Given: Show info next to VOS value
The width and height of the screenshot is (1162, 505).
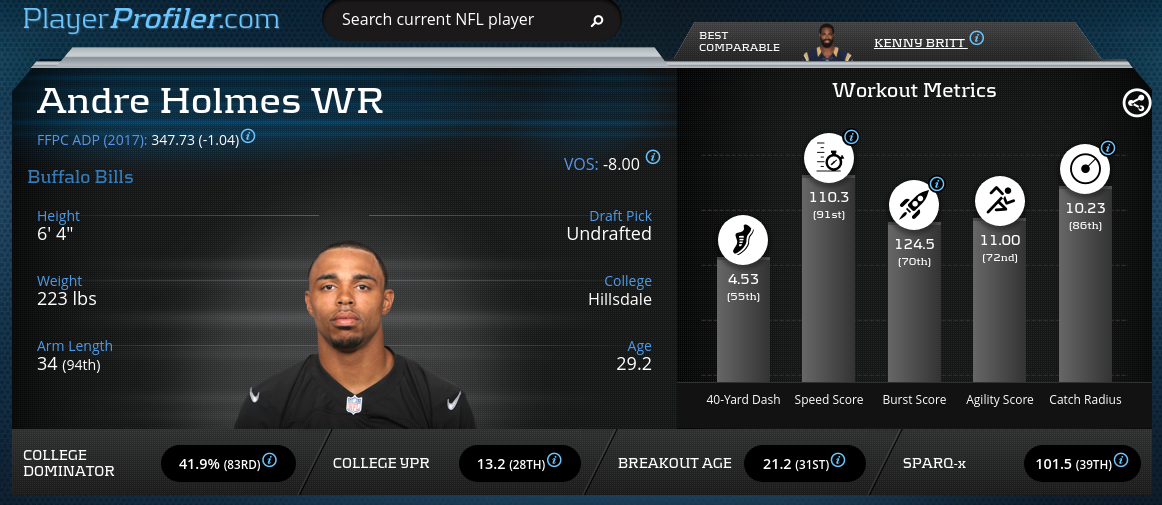Looking at the screenshot, I should point(653,157).
